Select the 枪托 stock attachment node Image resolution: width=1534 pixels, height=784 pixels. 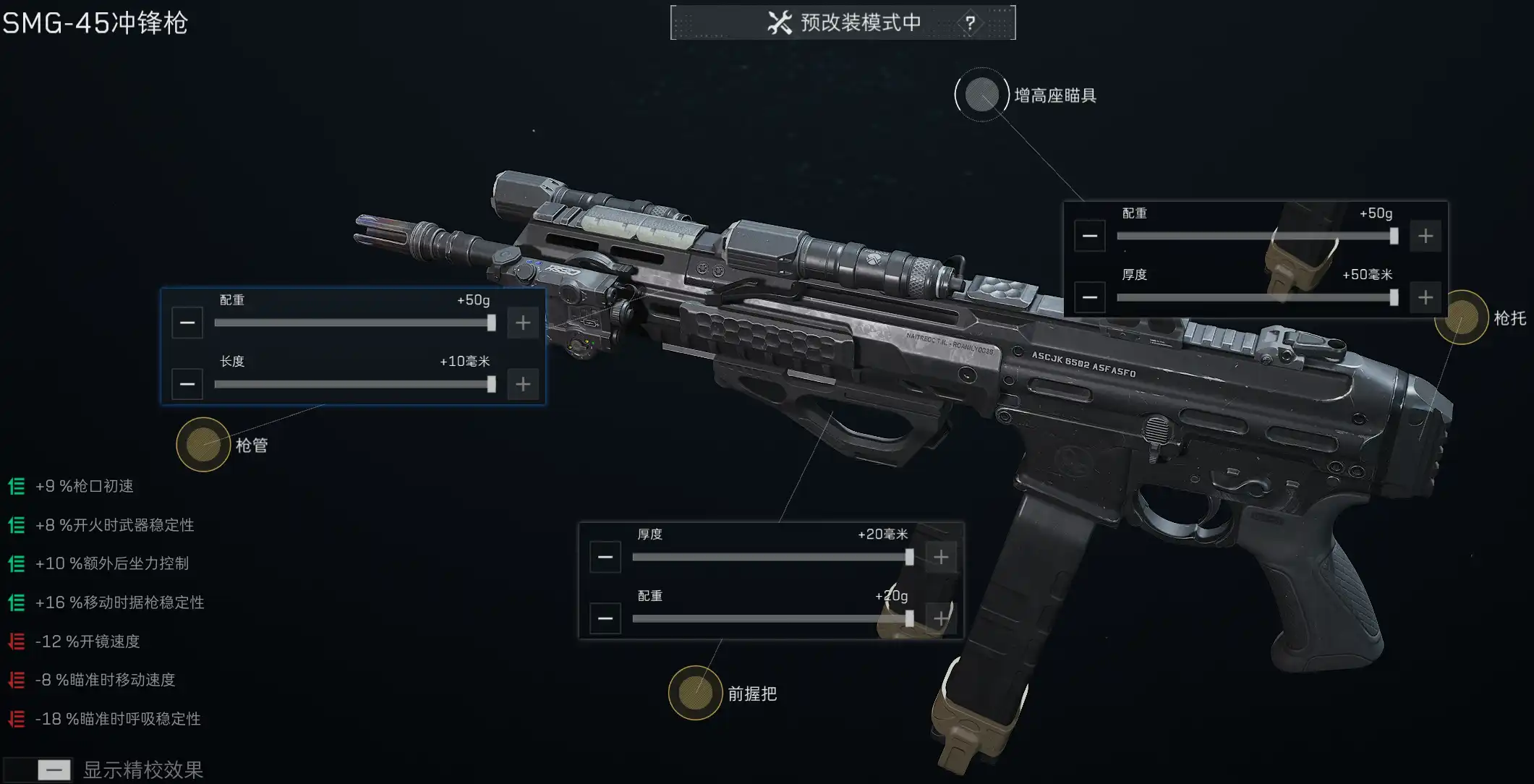[x=1461, y=318]
